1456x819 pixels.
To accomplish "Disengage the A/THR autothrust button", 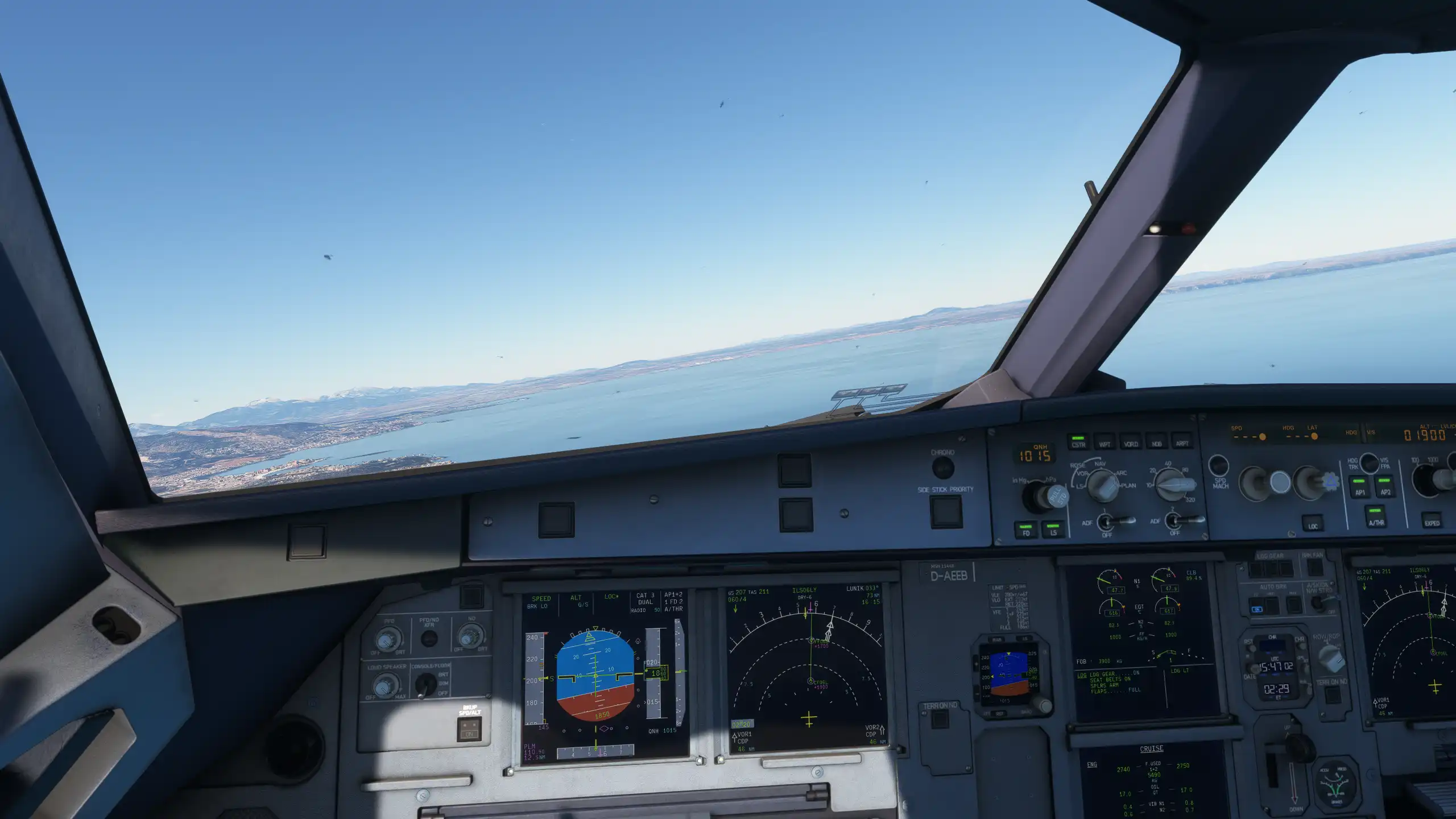I will click(x=1376, y=516).
